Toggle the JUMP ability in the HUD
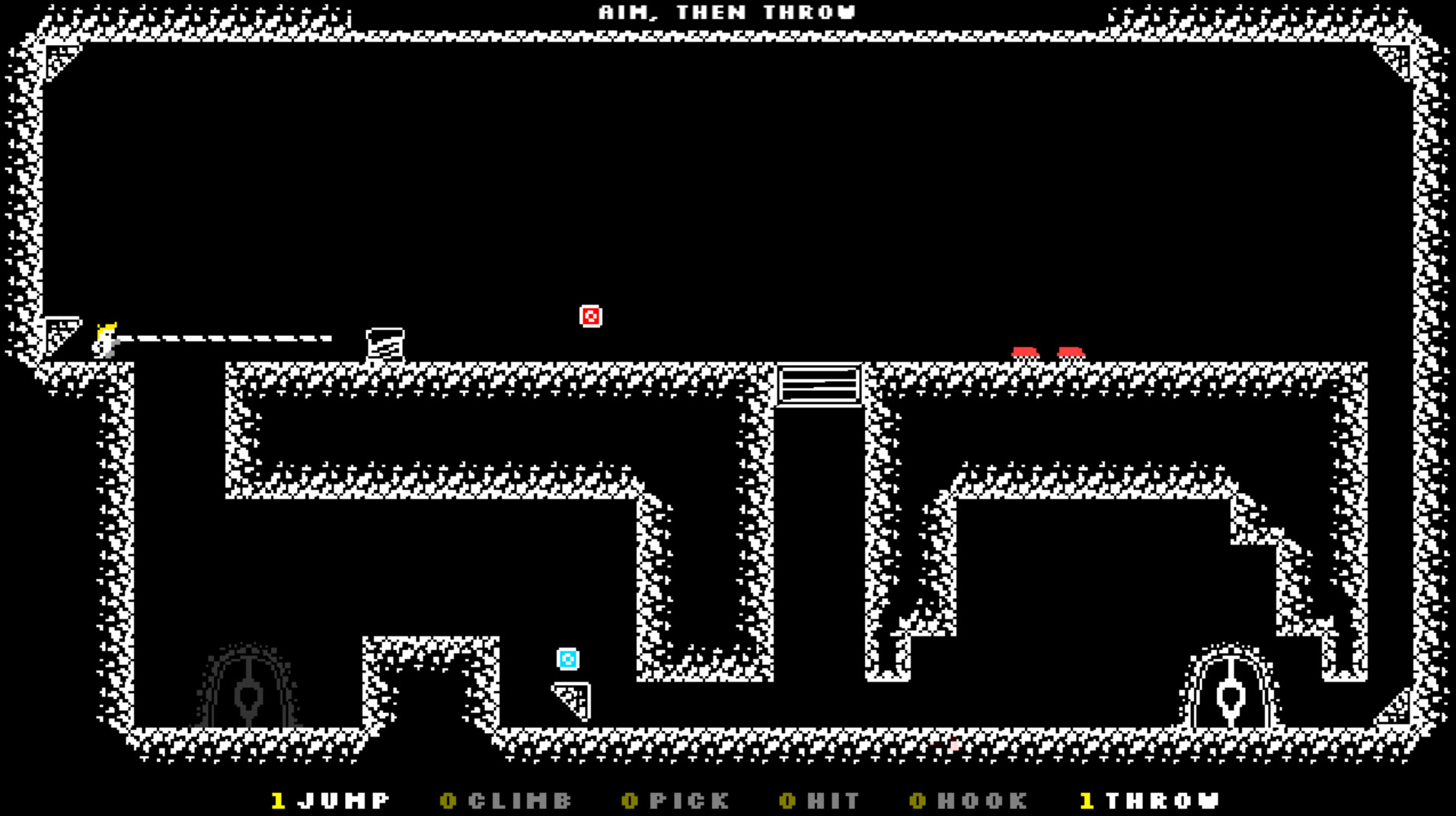 [329, 800]
